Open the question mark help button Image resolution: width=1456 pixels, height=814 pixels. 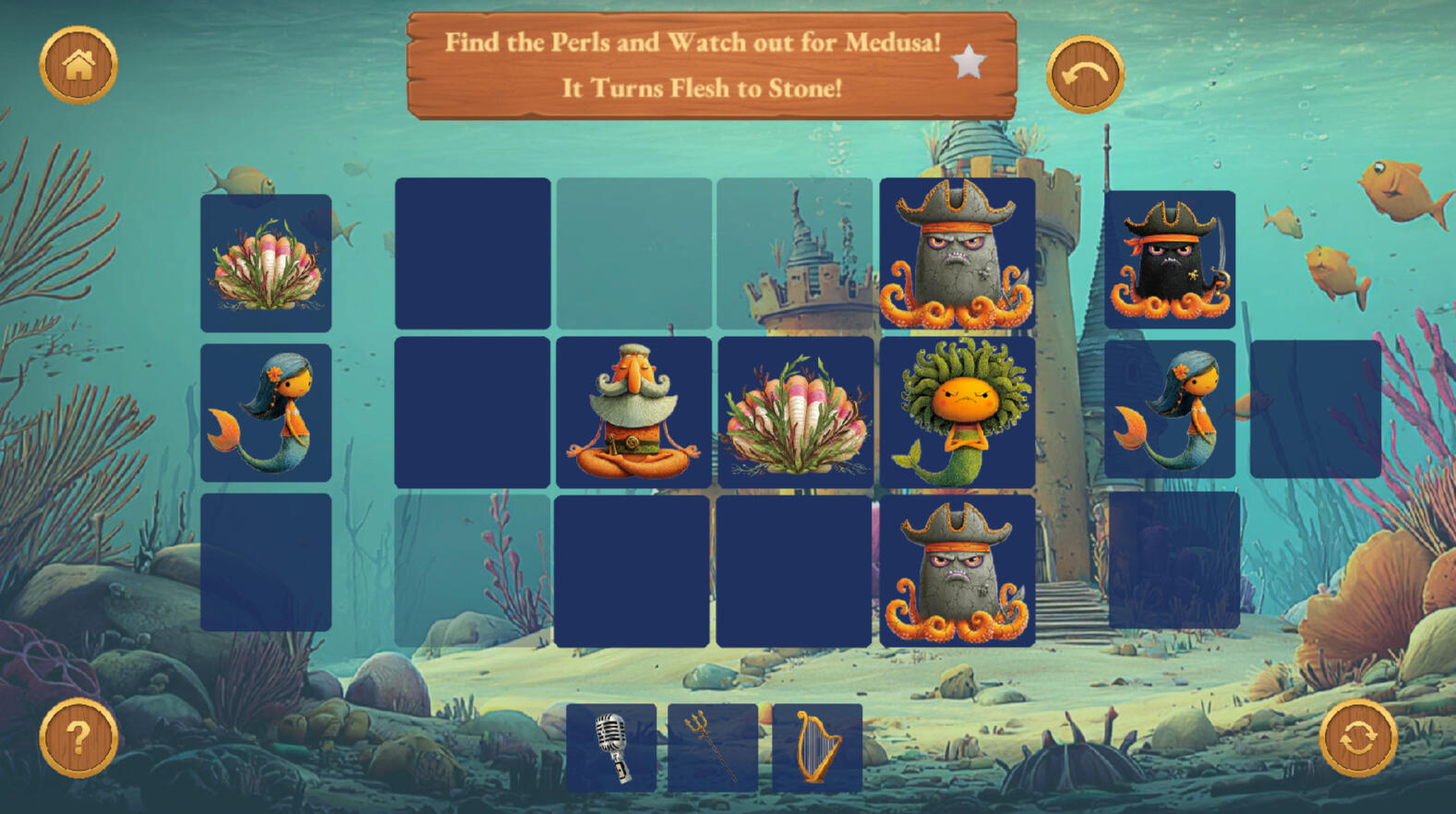78,737
